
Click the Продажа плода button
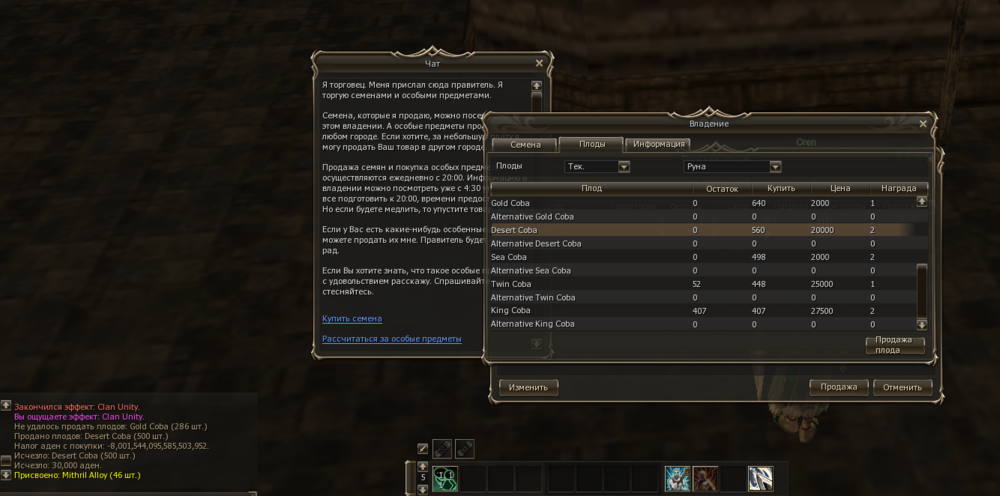pos(894,345)
